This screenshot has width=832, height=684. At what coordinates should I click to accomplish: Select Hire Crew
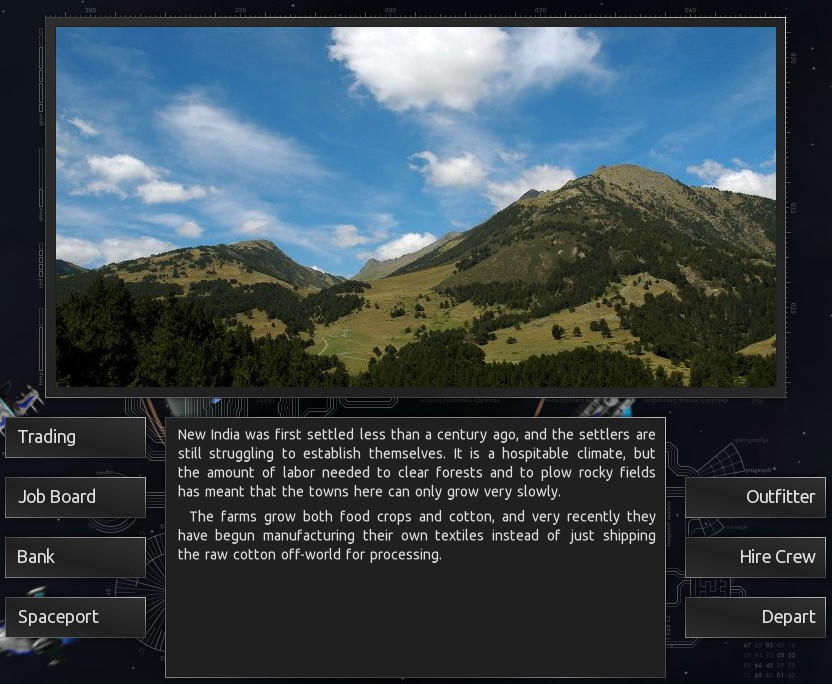755,557
